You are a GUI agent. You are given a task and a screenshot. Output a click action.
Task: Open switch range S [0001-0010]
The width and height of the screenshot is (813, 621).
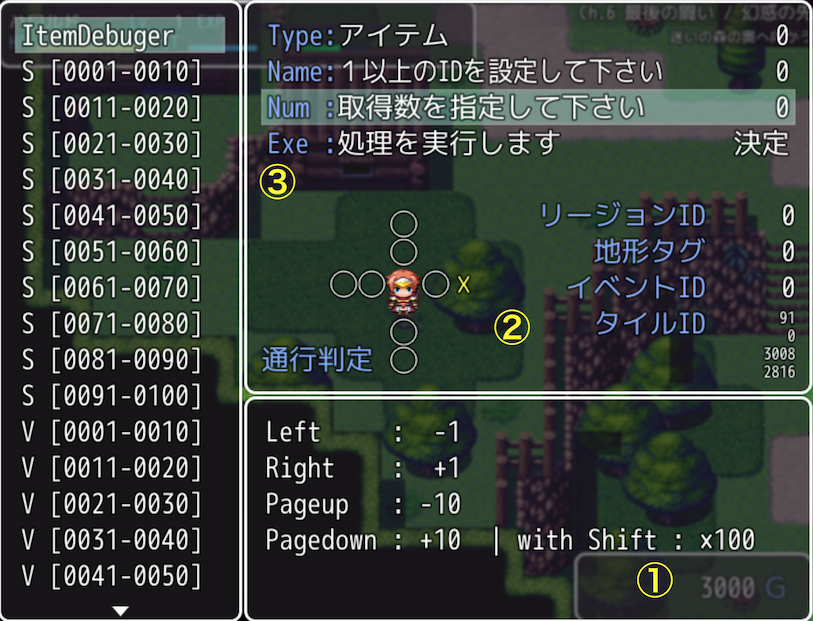point(110,72)
